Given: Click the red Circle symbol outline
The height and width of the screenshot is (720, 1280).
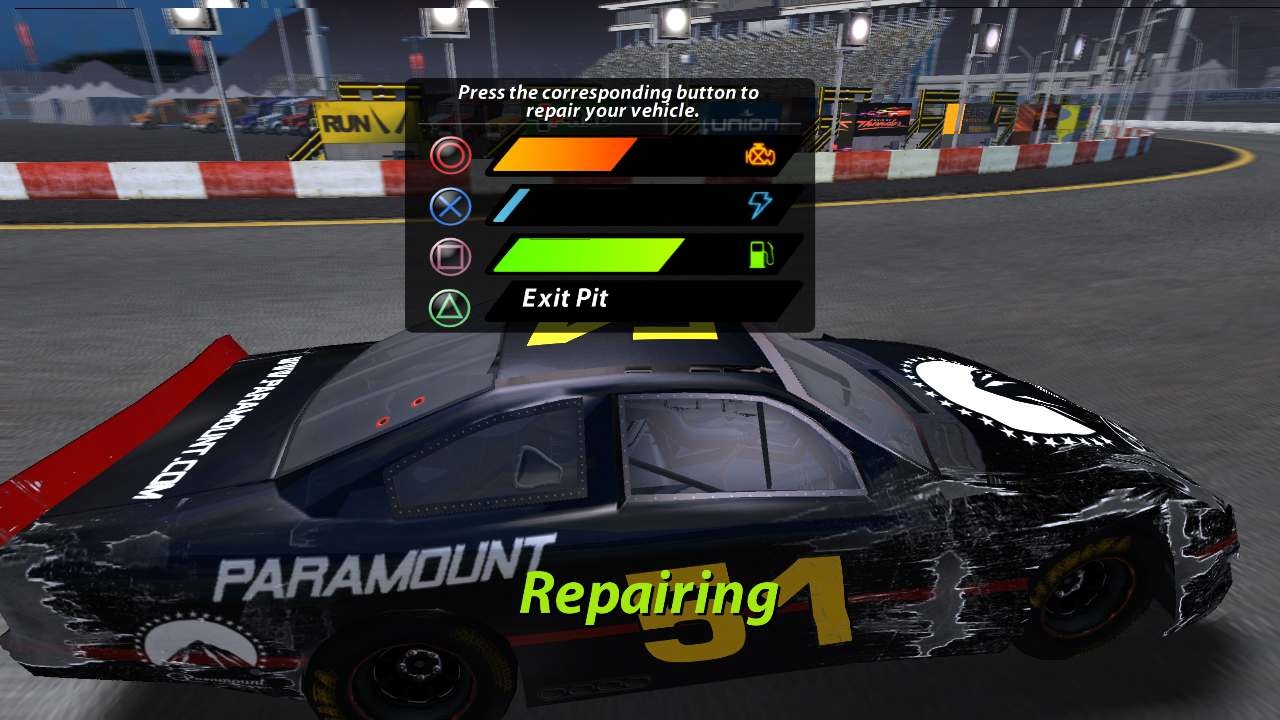Looking at the screenshot, I should 452,154.
